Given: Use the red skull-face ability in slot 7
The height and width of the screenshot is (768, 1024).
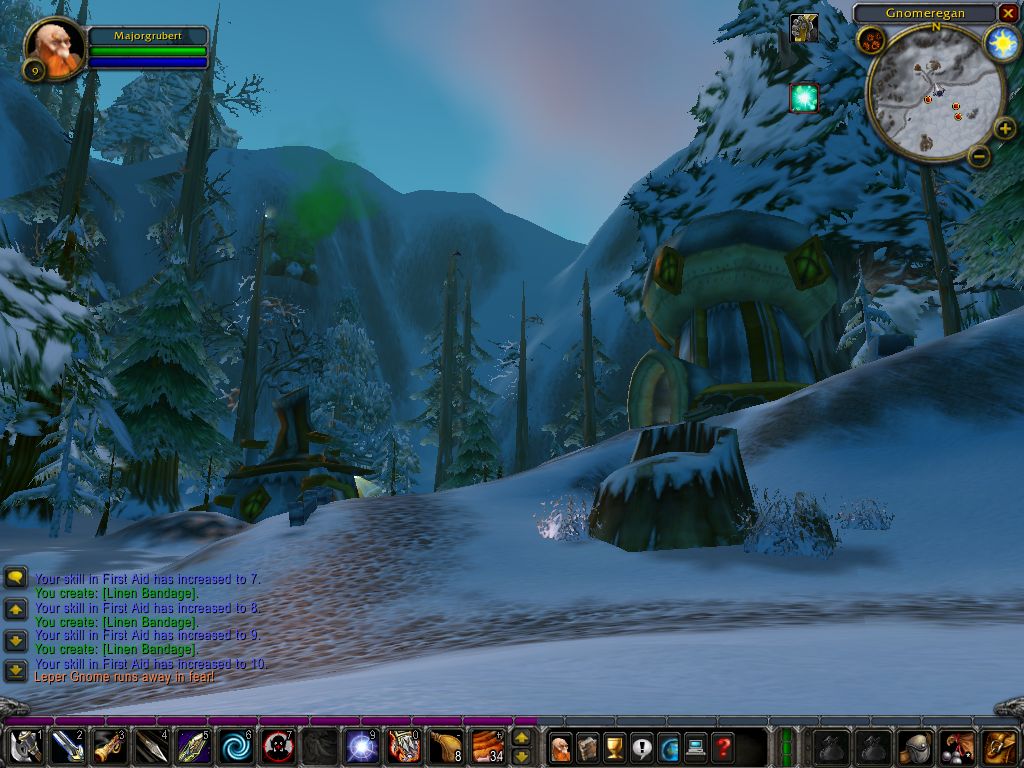Looking at the screenshot, I should pos(278,747).
